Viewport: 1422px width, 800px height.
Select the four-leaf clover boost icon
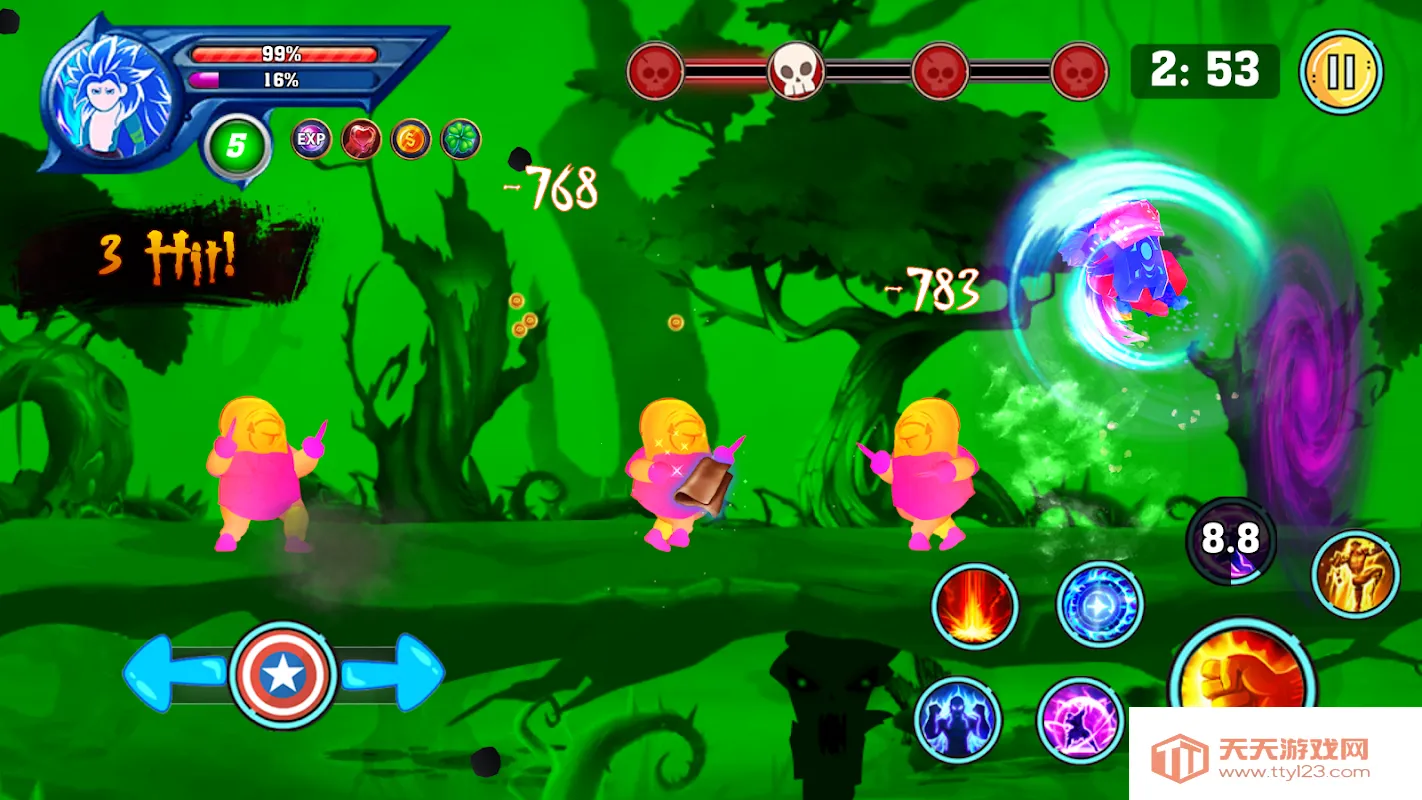(x=461, y=139)
